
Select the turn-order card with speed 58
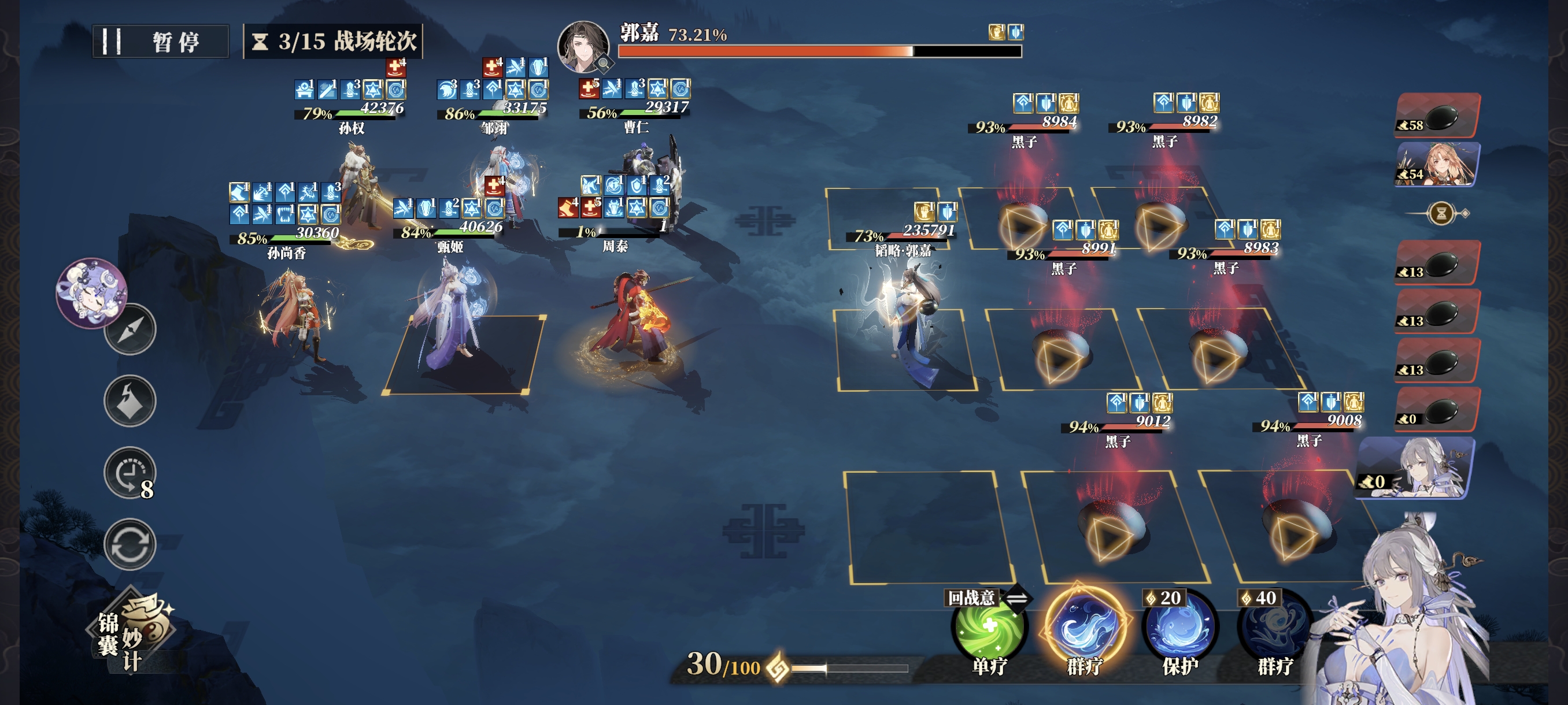[x=1438, y=116]
